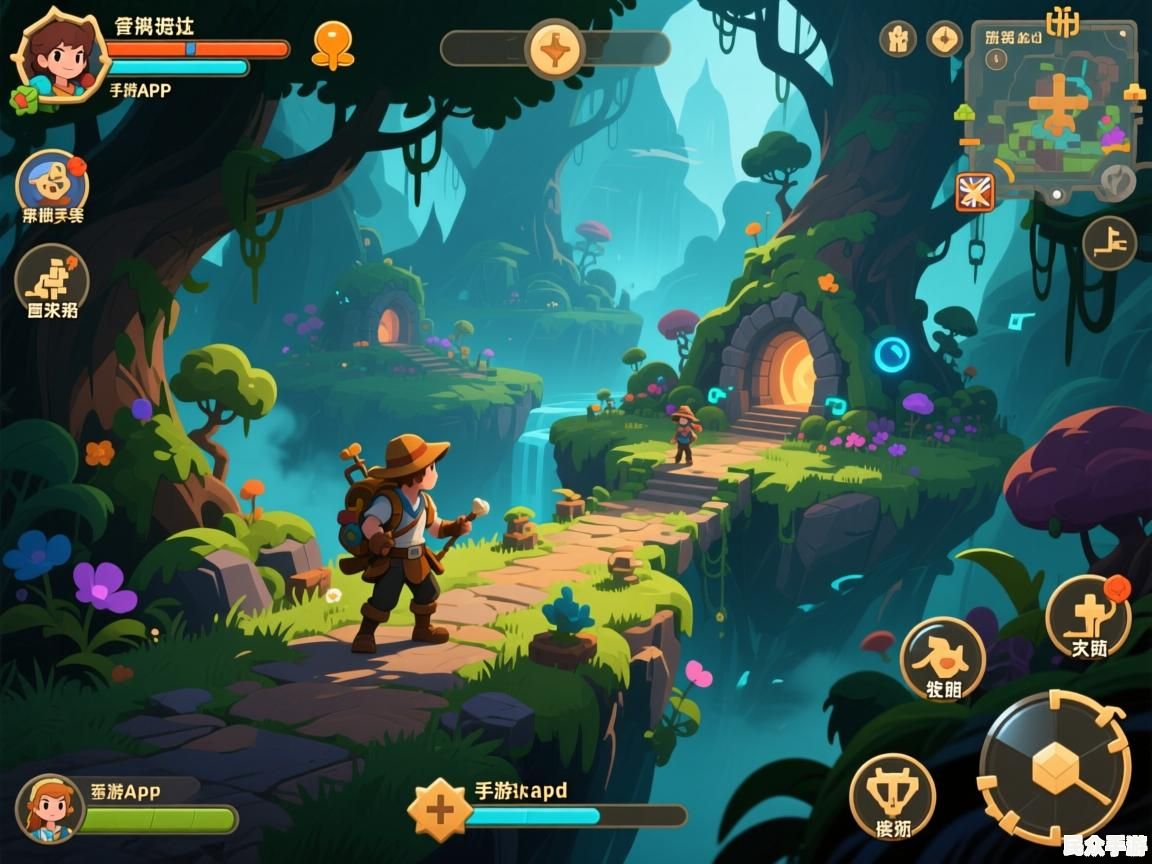
Task: Select the companion portrait at bottom left
Action: coord(50,808)
